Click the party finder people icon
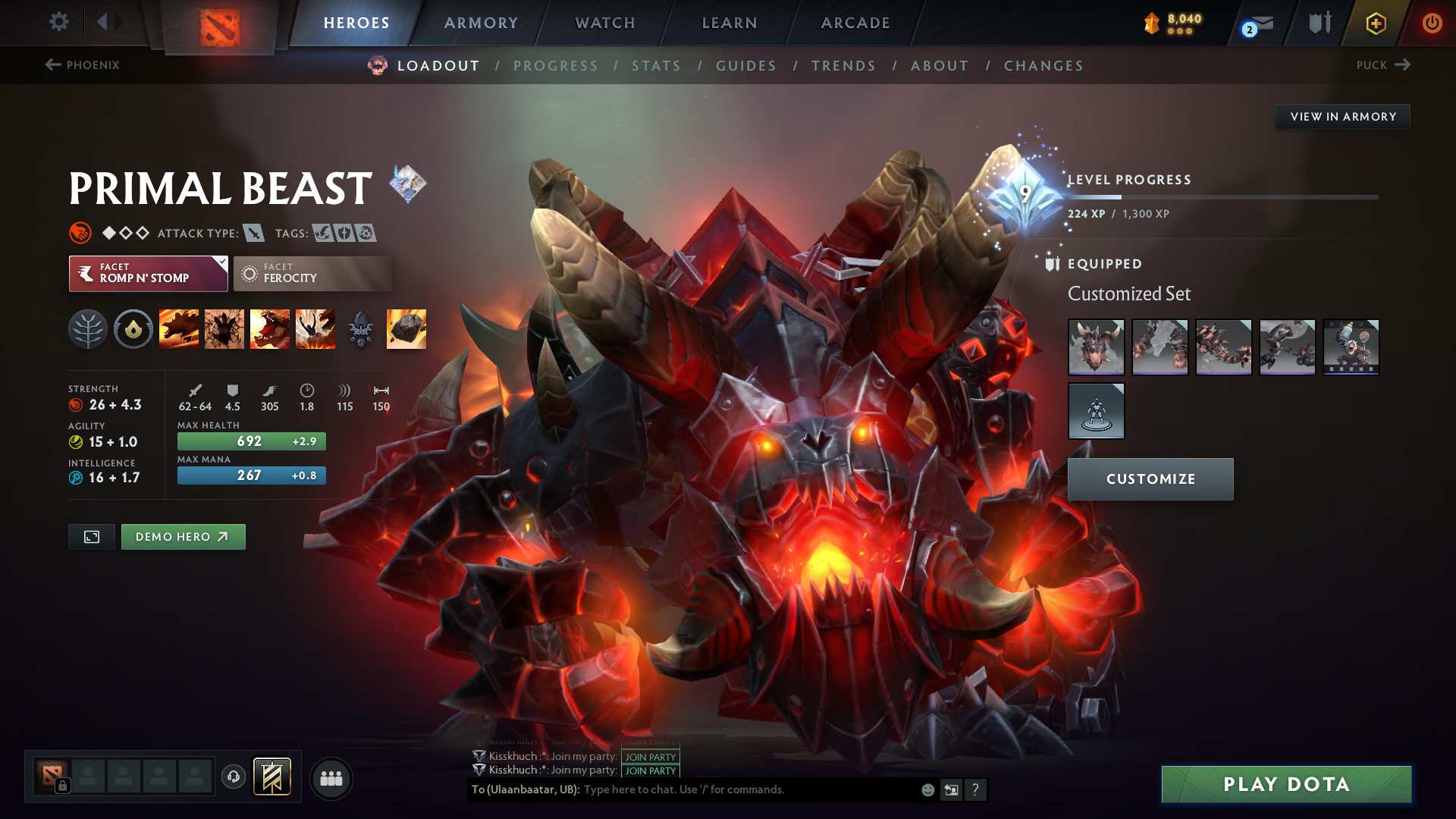 click(x=331, y=777)
